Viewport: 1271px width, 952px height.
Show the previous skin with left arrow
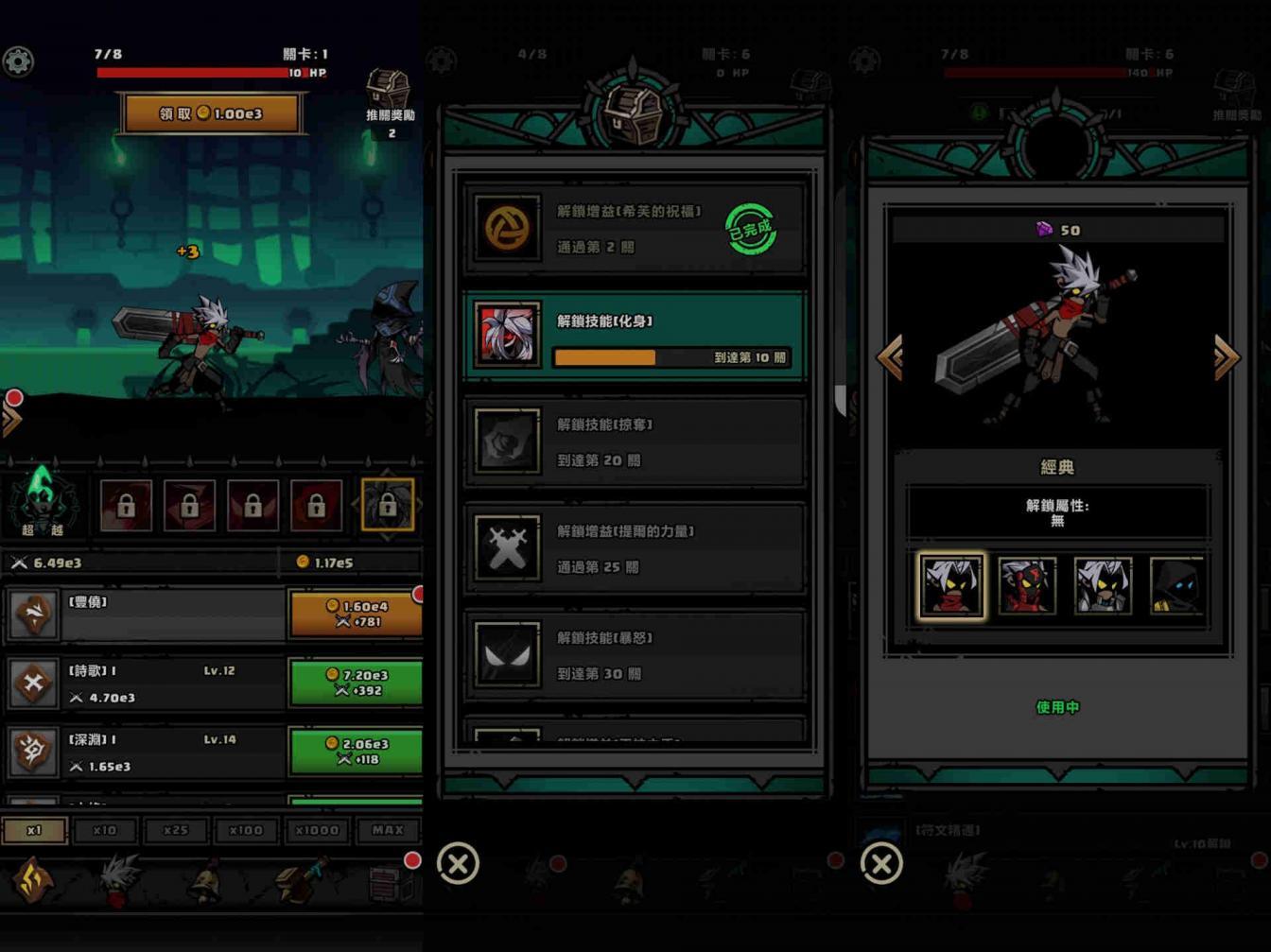[x=890, y=357]
